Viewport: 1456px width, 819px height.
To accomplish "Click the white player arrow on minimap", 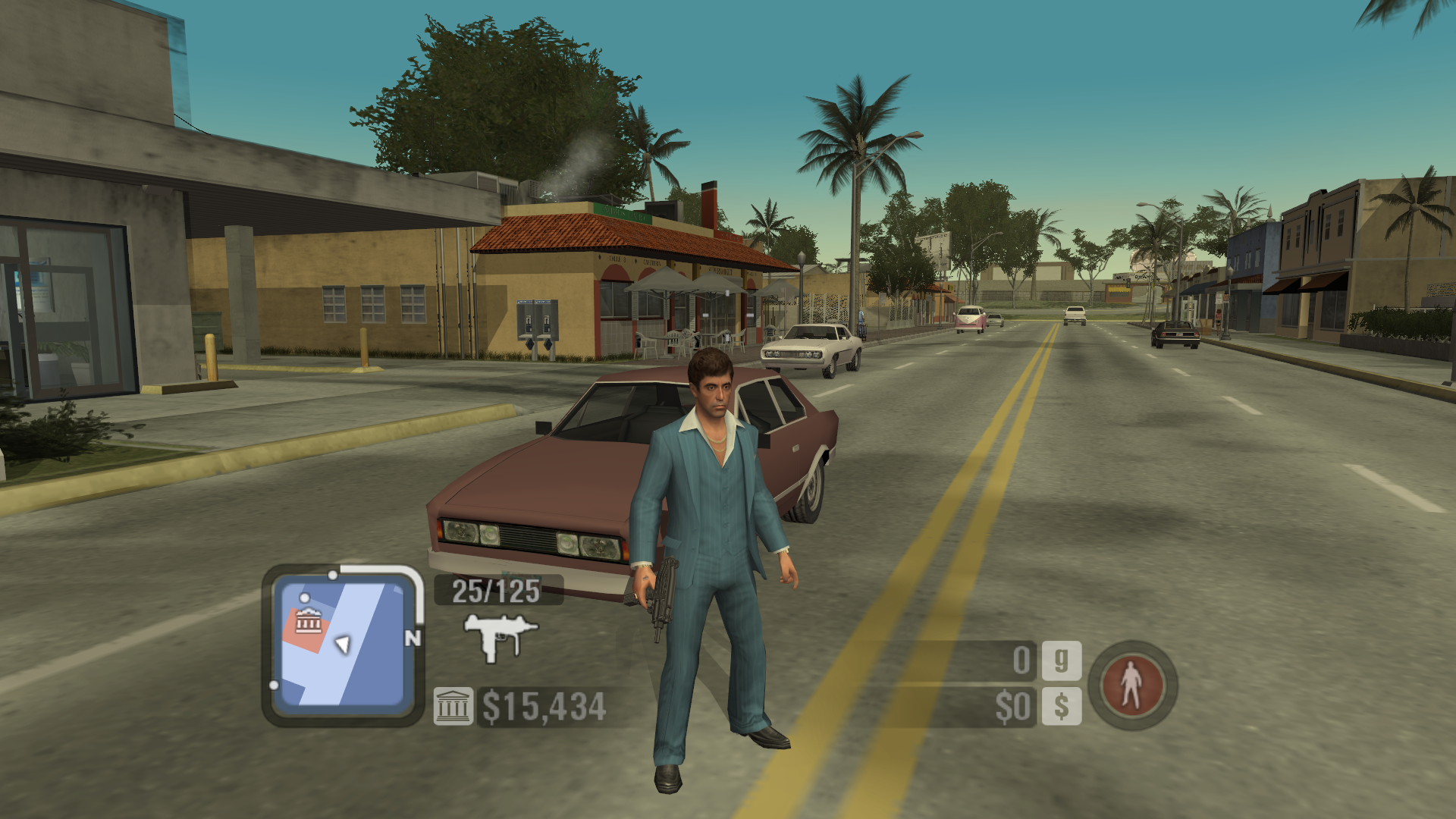I will click(343, 644).
